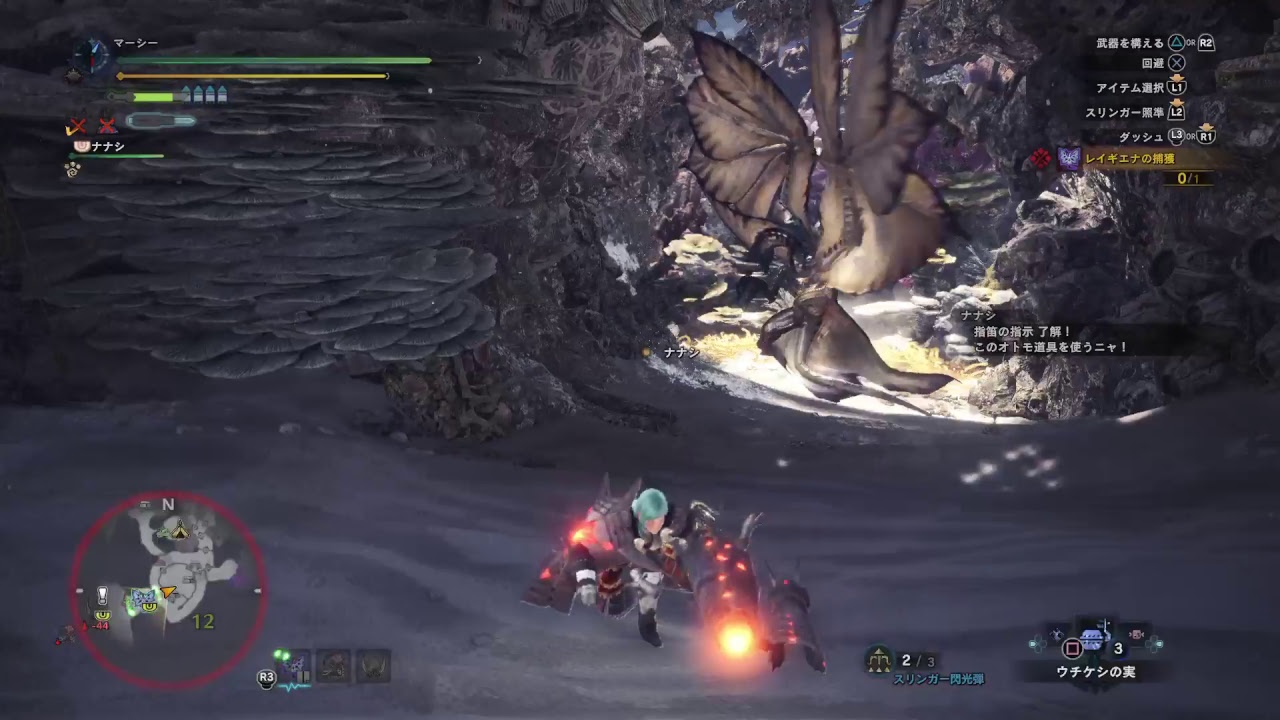Open the circular minimap
This screenshot has height=720, width=1280.
pyautogui.click(x=168, y=590)
